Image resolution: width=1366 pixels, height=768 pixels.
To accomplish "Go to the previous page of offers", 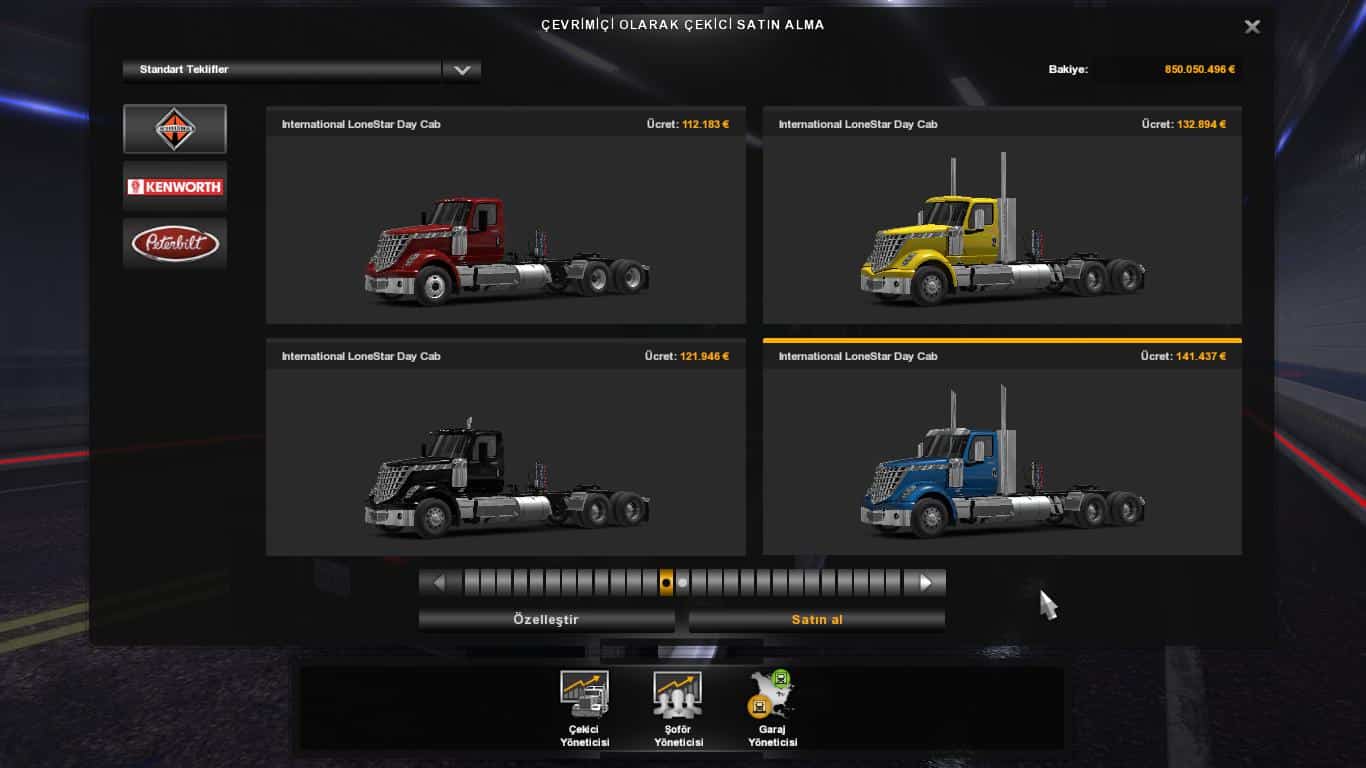I will tap(439, 582).
